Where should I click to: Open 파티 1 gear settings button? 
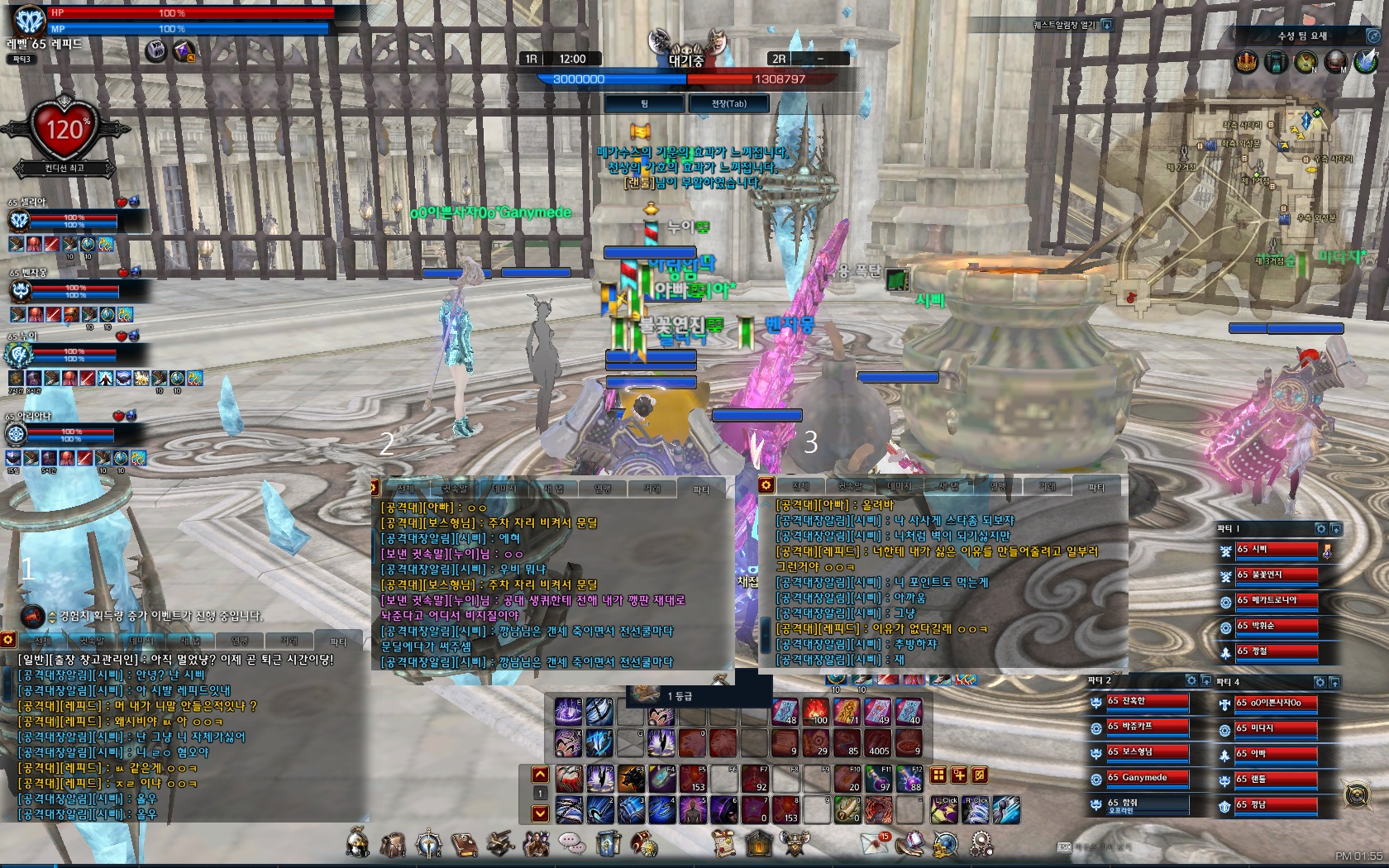point(1320,529)
